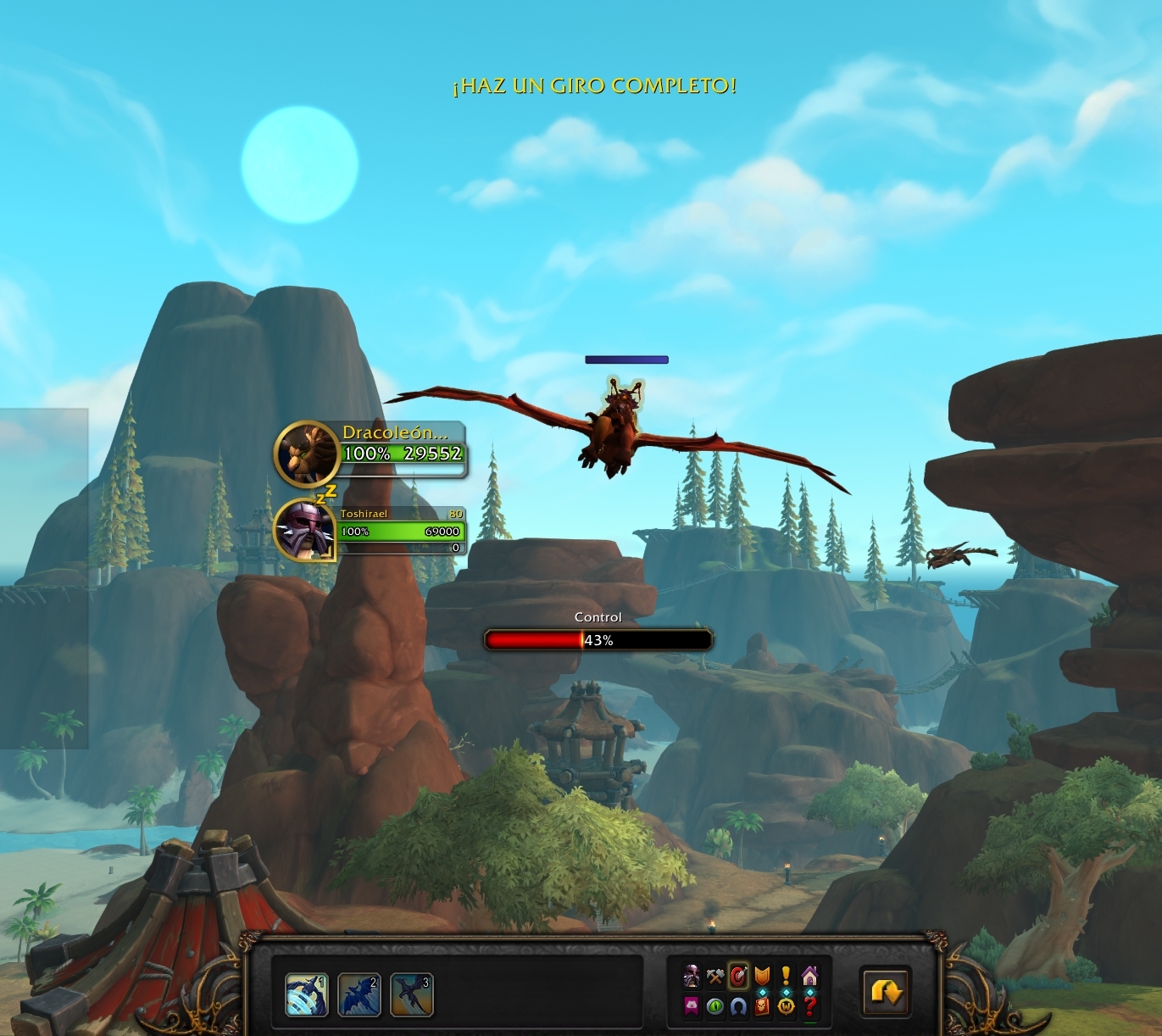Click the yellow arrow exit vehicle button
This screenshot has width=1162, height=1036.
coord(885,991)
